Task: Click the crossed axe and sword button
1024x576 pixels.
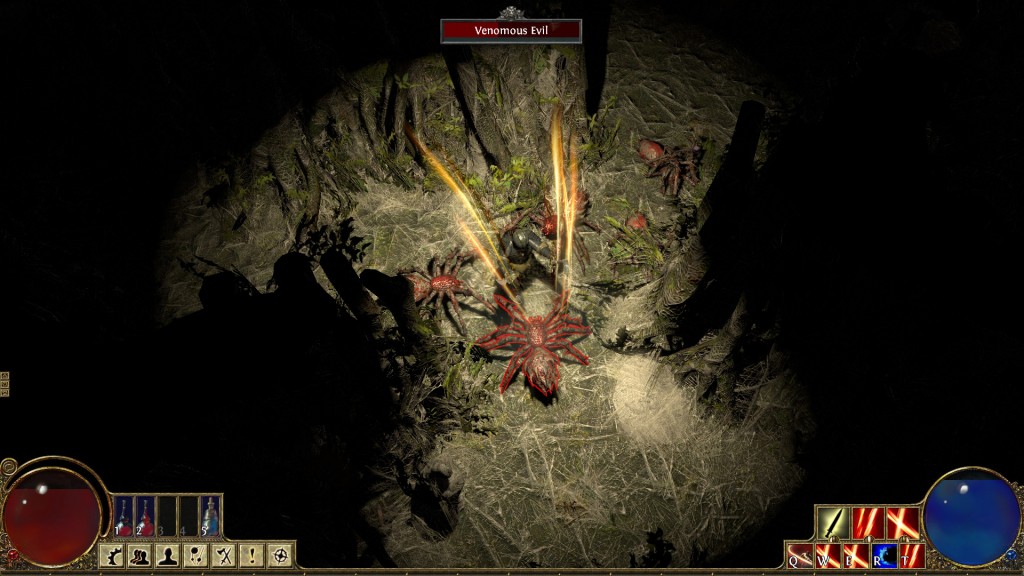Action: 225,556
